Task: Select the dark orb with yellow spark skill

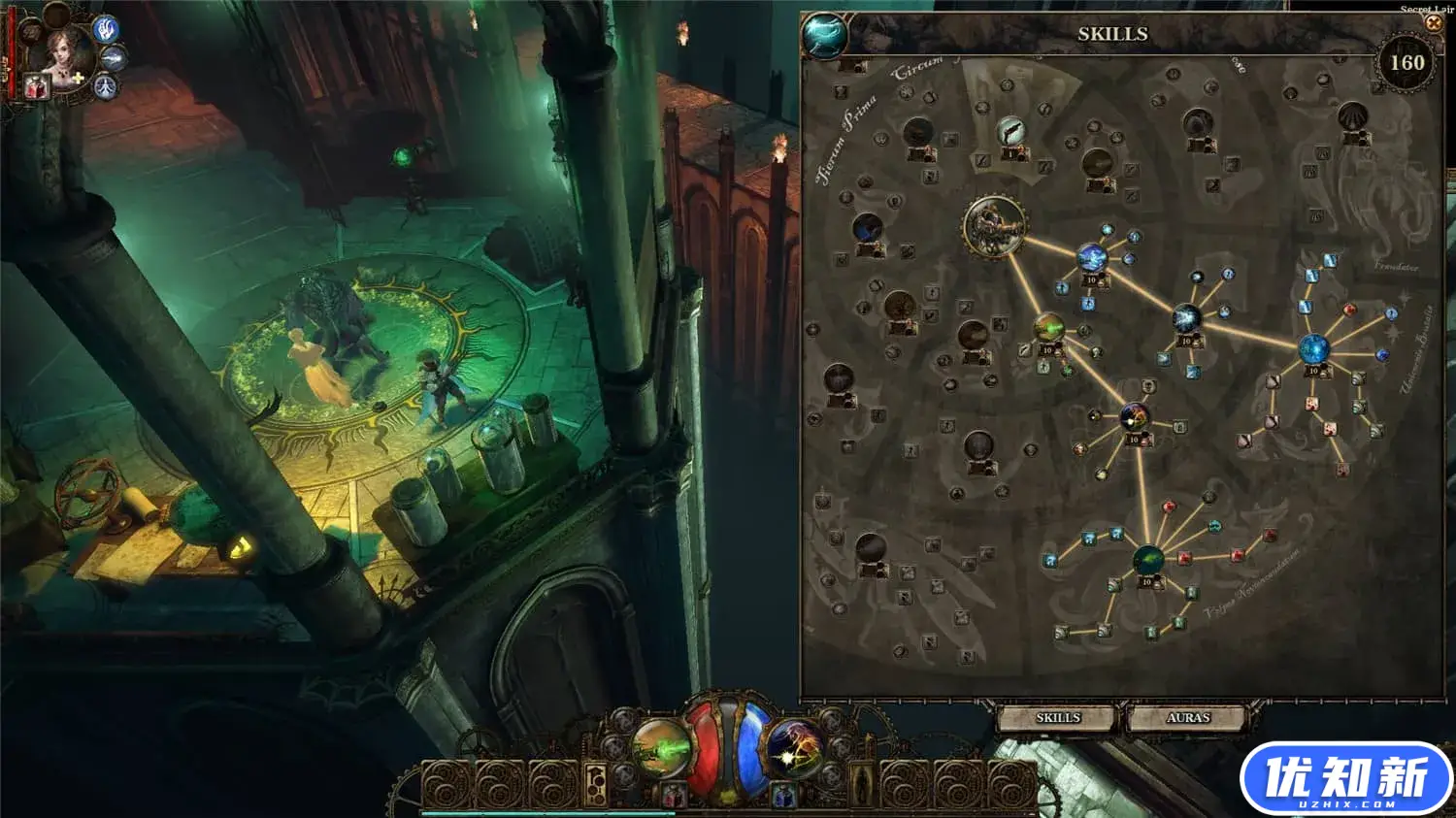Action: pos(1134,418)
